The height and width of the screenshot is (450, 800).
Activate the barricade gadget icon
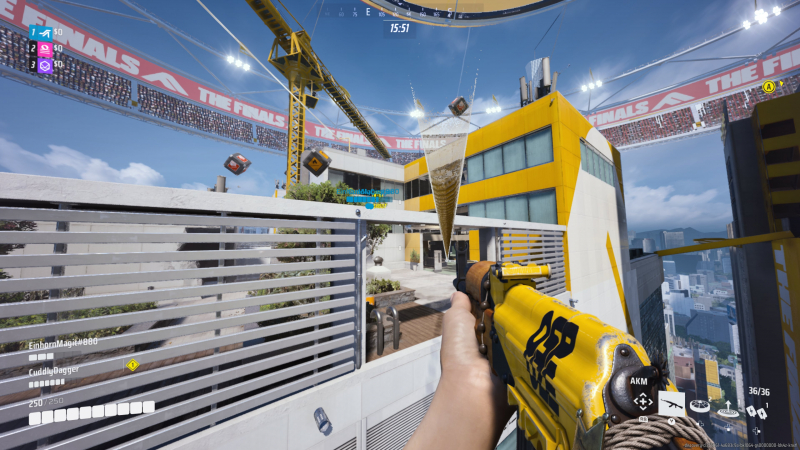[700, 406]
